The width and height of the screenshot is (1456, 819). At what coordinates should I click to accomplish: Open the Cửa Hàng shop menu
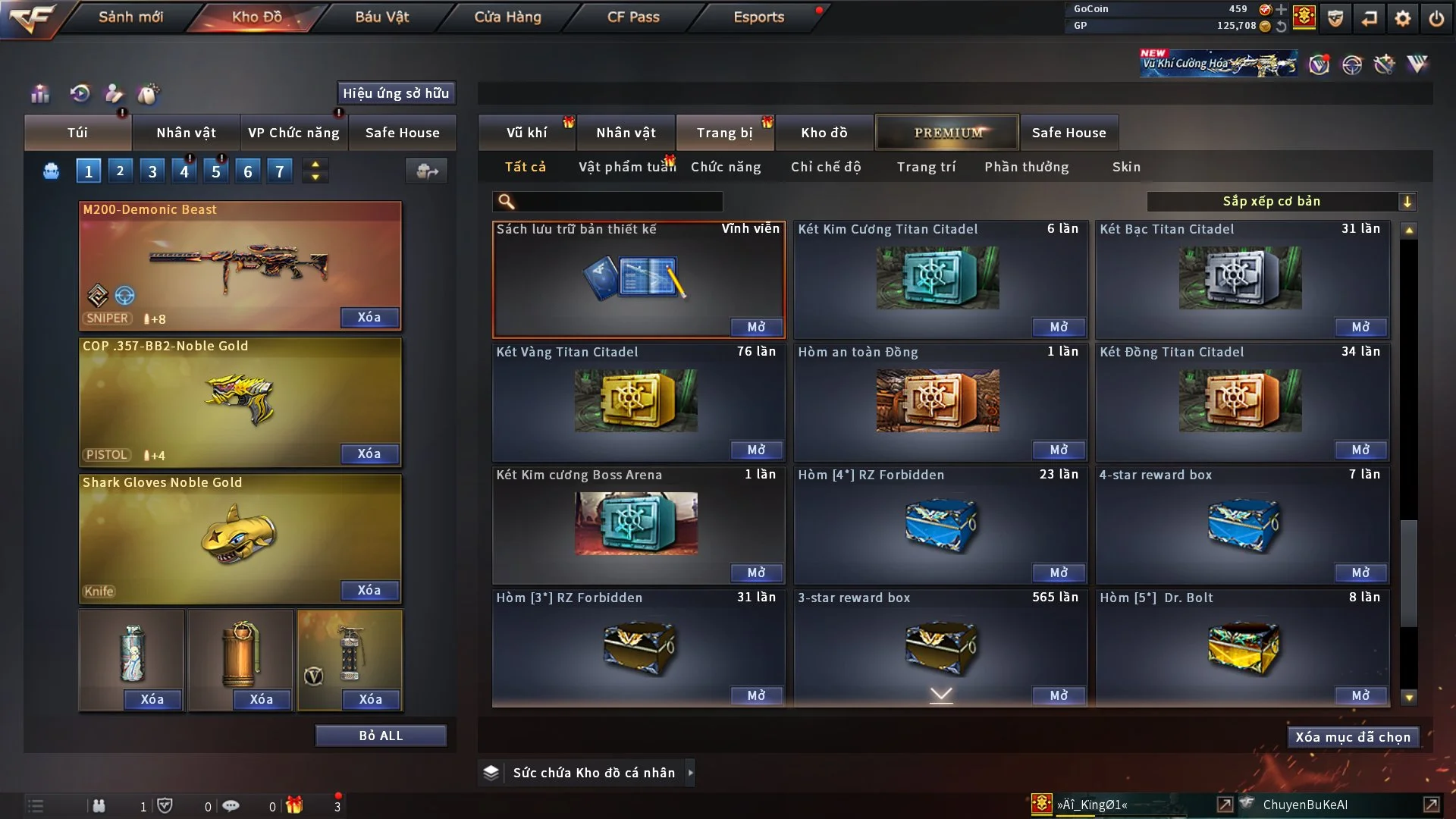point(507,17)
